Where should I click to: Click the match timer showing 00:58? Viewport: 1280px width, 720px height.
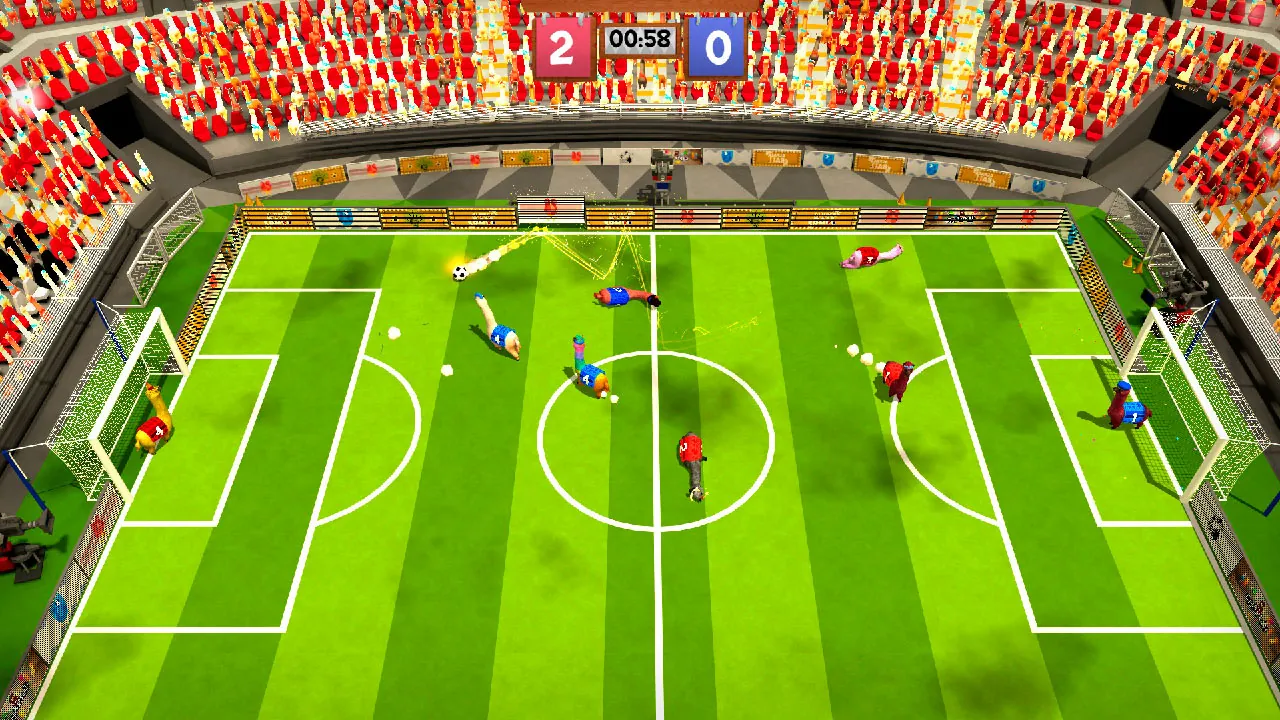[639, 42]
